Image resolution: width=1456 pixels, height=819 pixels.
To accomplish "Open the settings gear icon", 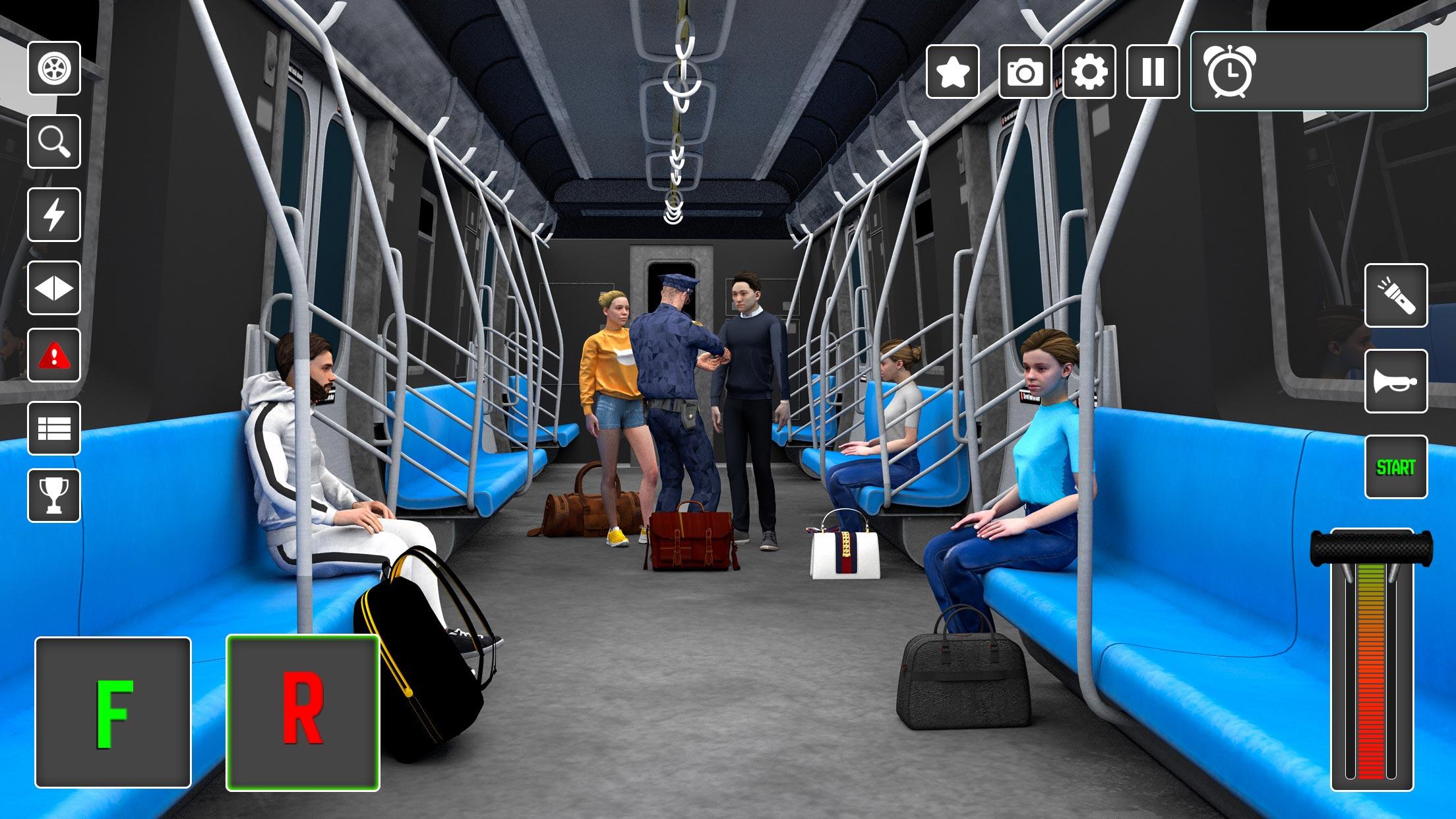I will 1089,73.
